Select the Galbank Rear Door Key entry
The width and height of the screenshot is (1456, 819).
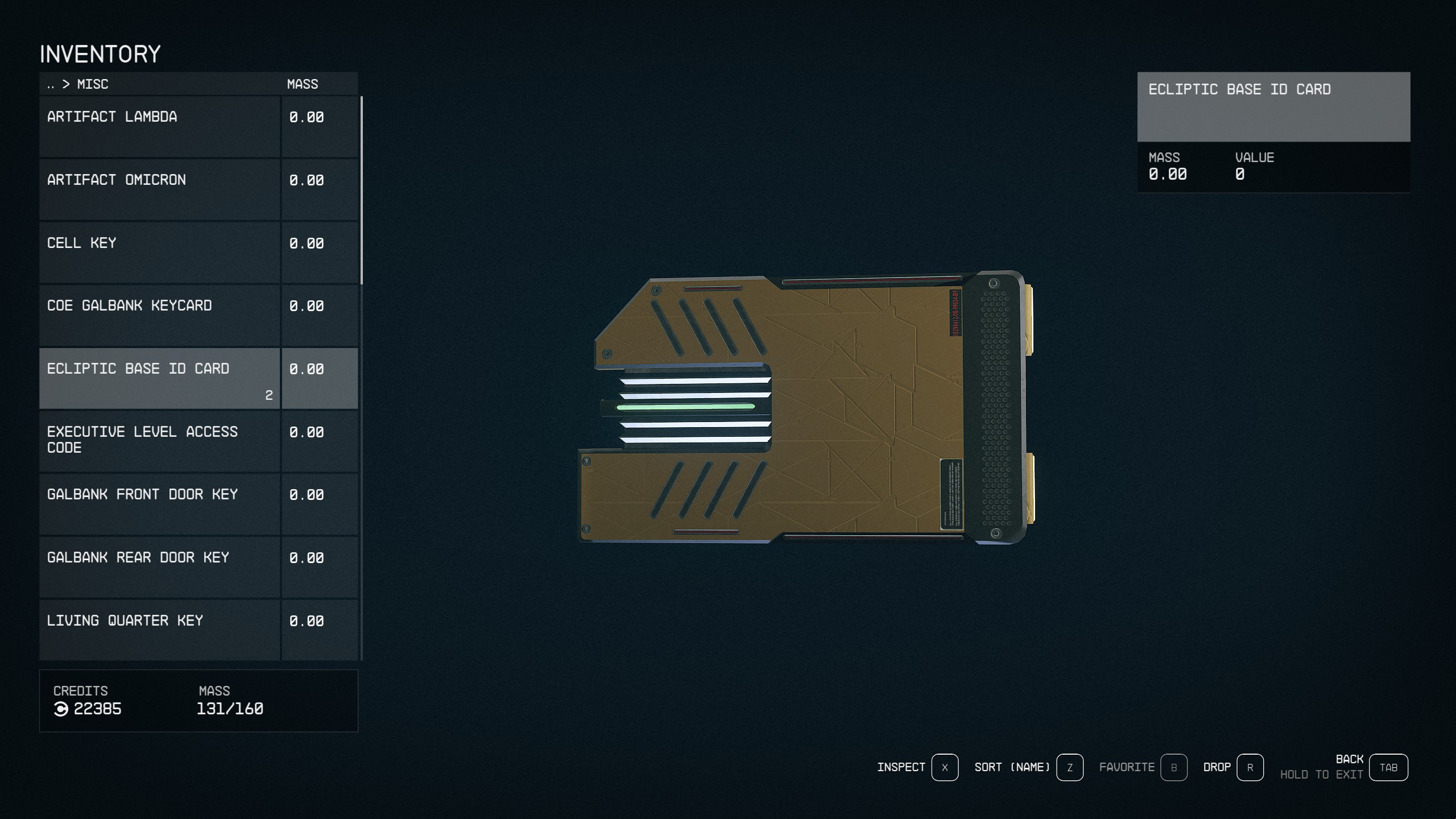pyautogui.click(x=159, y=566)
